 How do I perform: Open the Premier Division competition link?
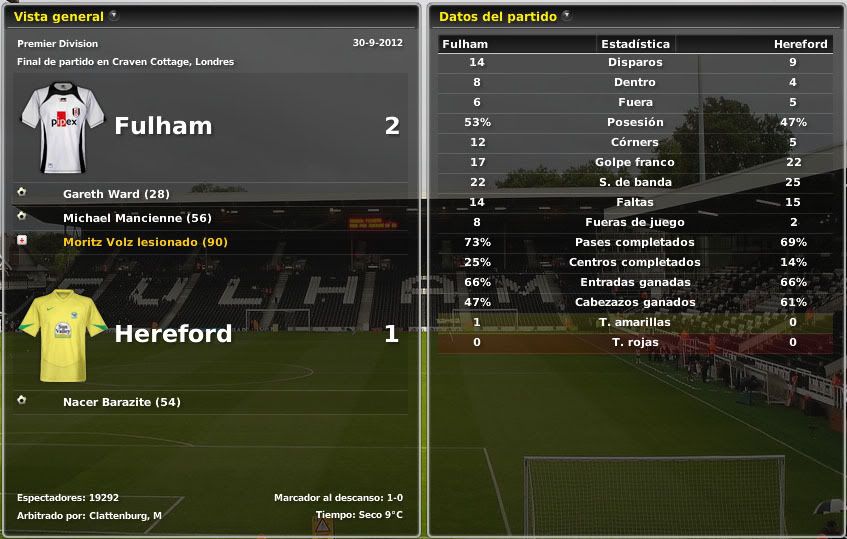[x=57, y=44]
